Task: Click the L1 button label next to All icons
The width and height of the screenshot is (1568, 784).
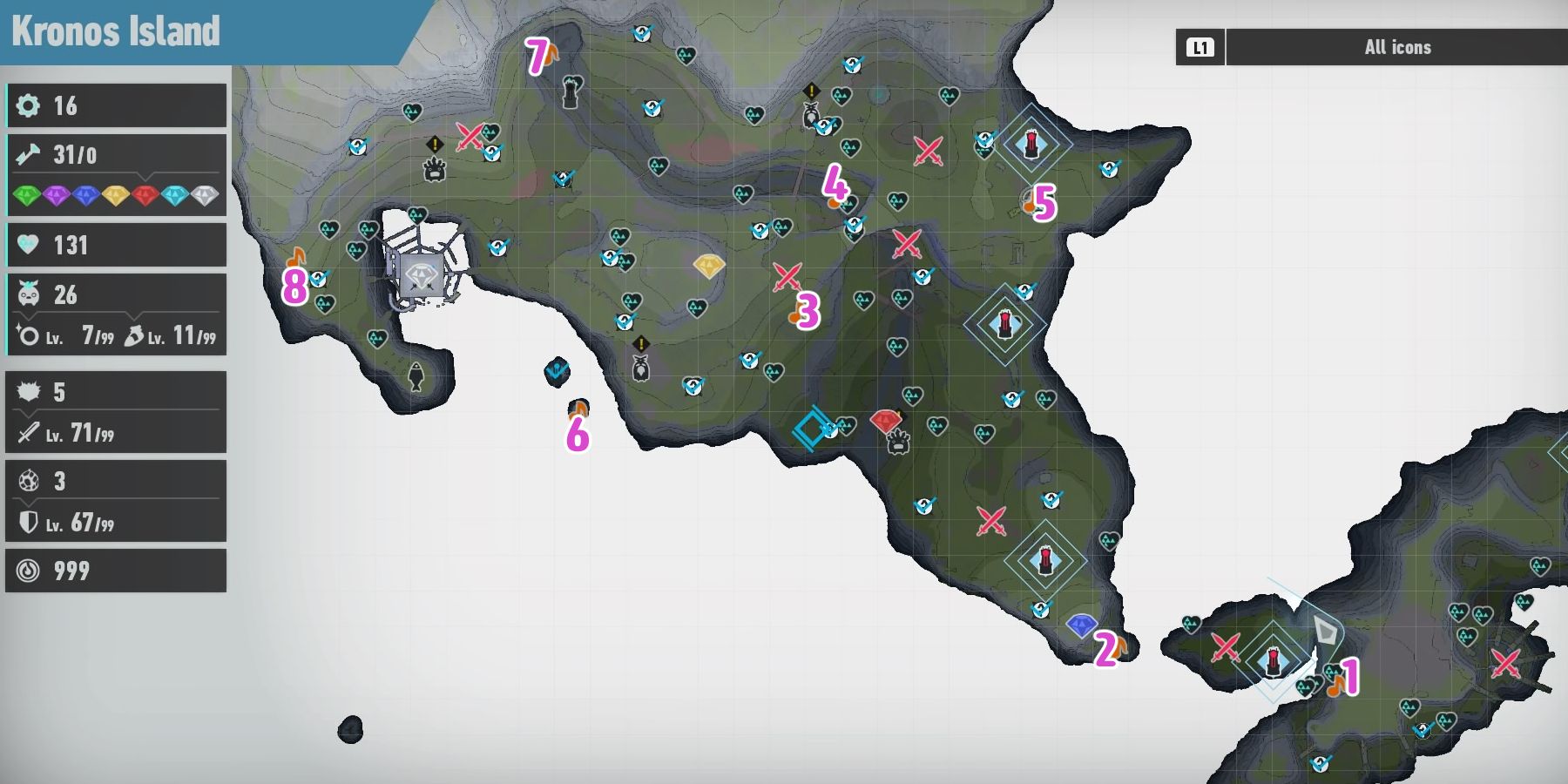Action: [1200, 48]
